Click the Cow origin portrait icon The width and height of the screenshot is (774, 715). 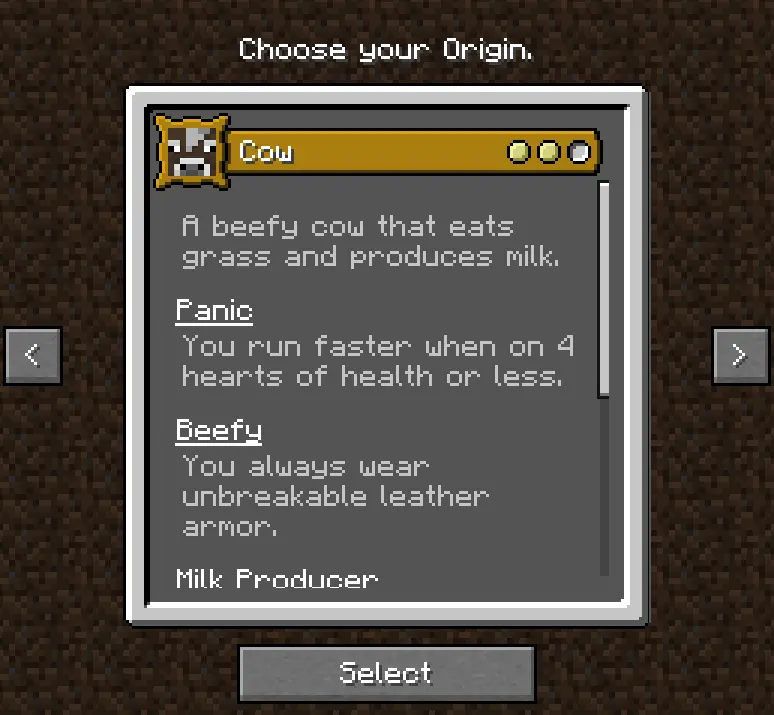(188, 152)
